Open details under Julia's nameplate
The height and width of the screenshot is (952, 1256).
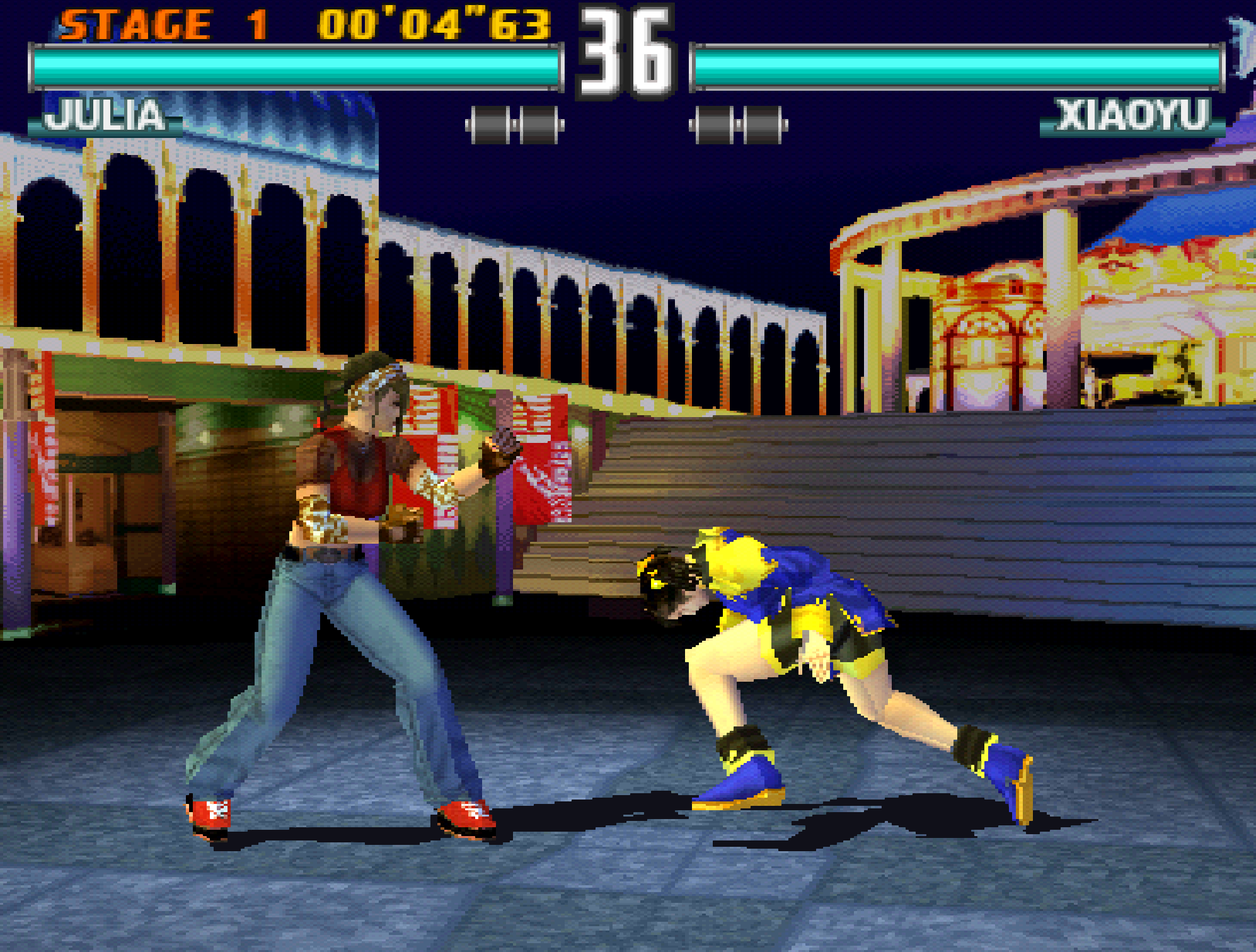tap(104, 115)
